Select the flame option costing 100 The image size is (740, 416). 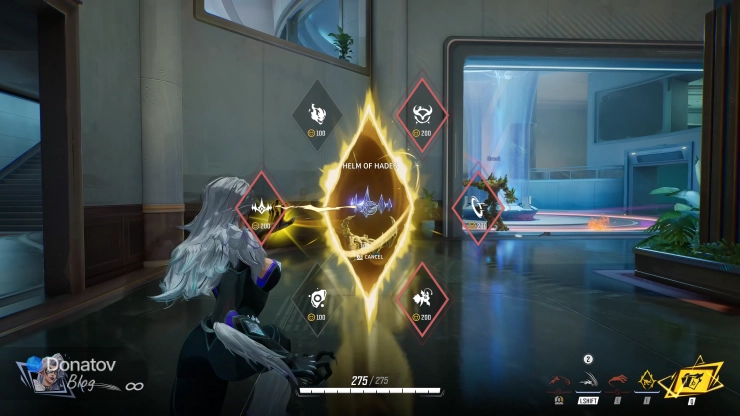[317, 114]
